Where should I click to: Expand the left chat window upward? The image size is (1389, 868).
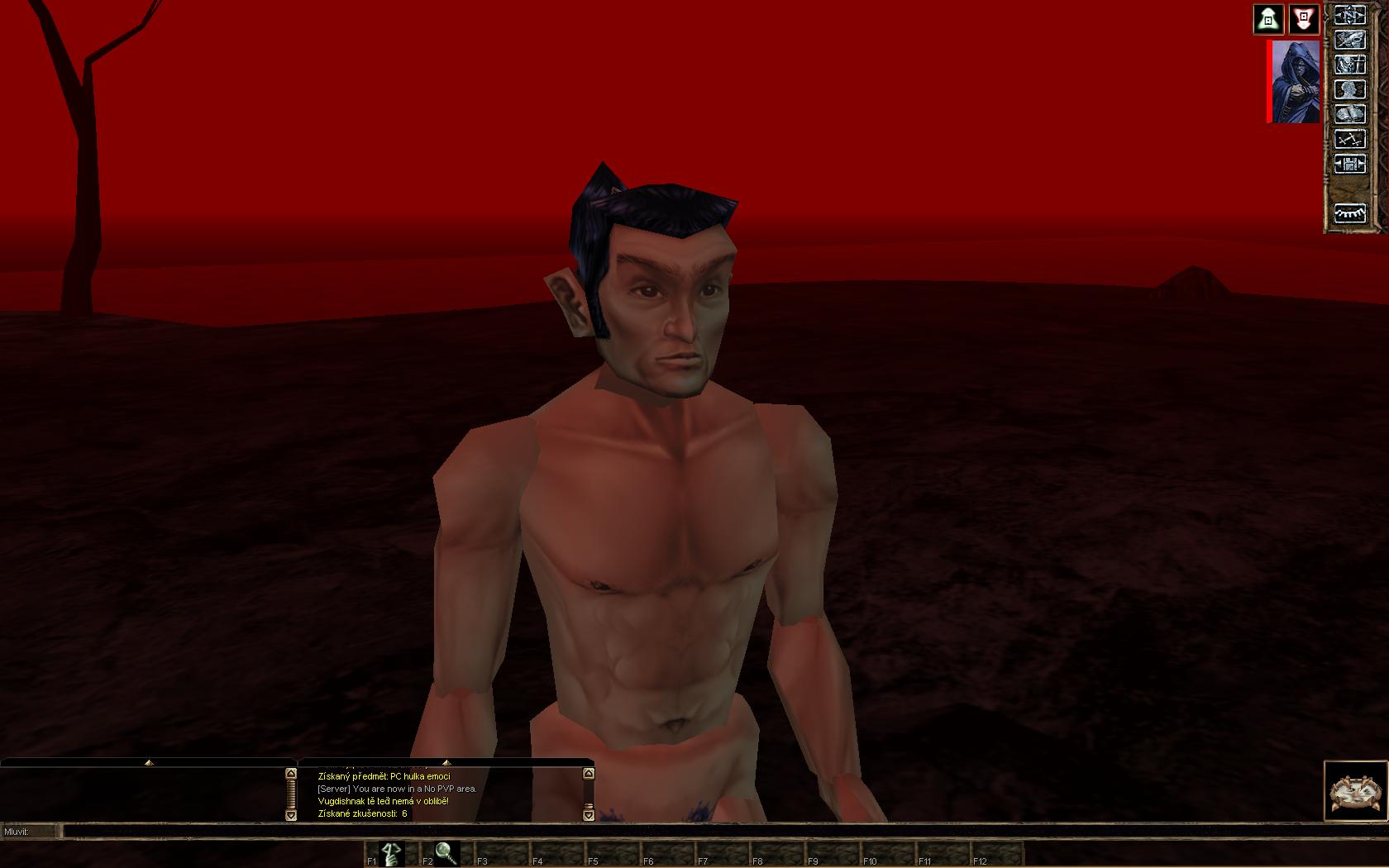point(149,762)
